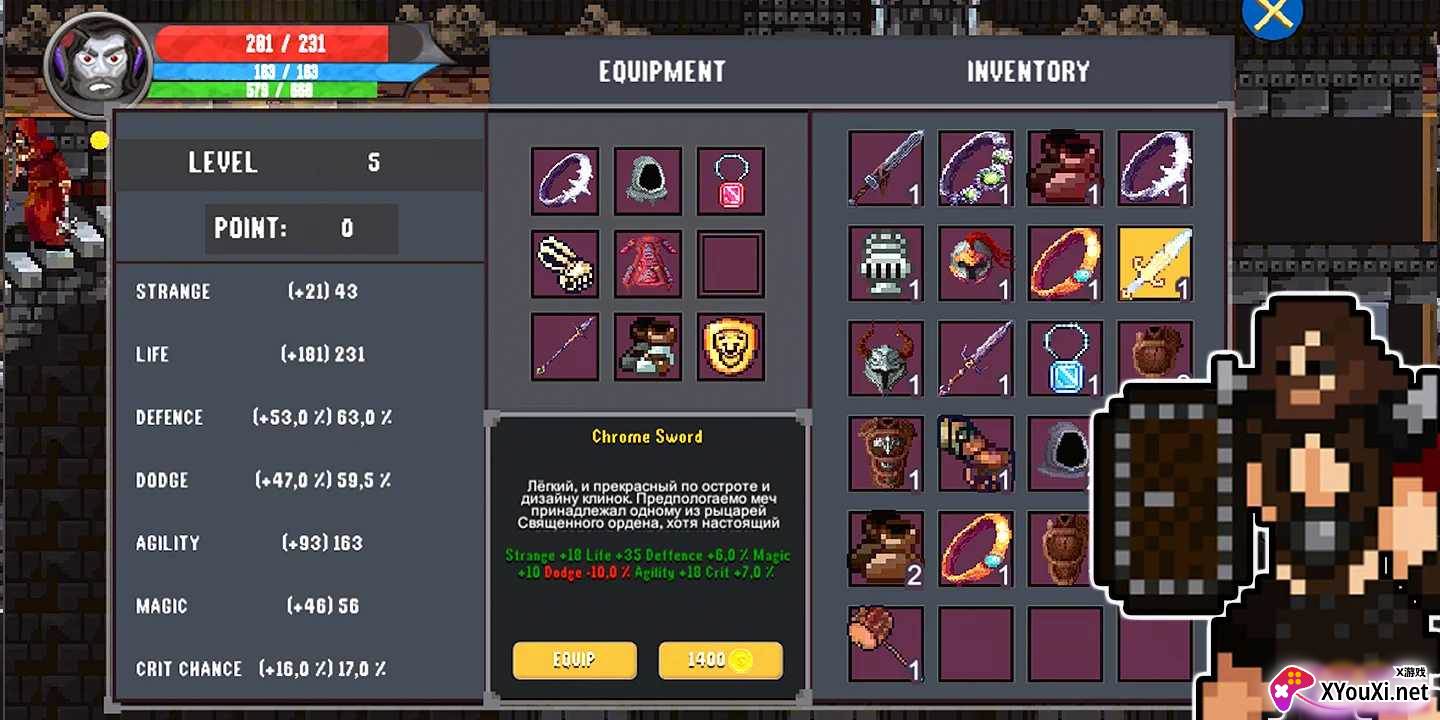1440x720 pixels.
Task: Select the equipped white gauntlet slot
Action: [565, 264]
